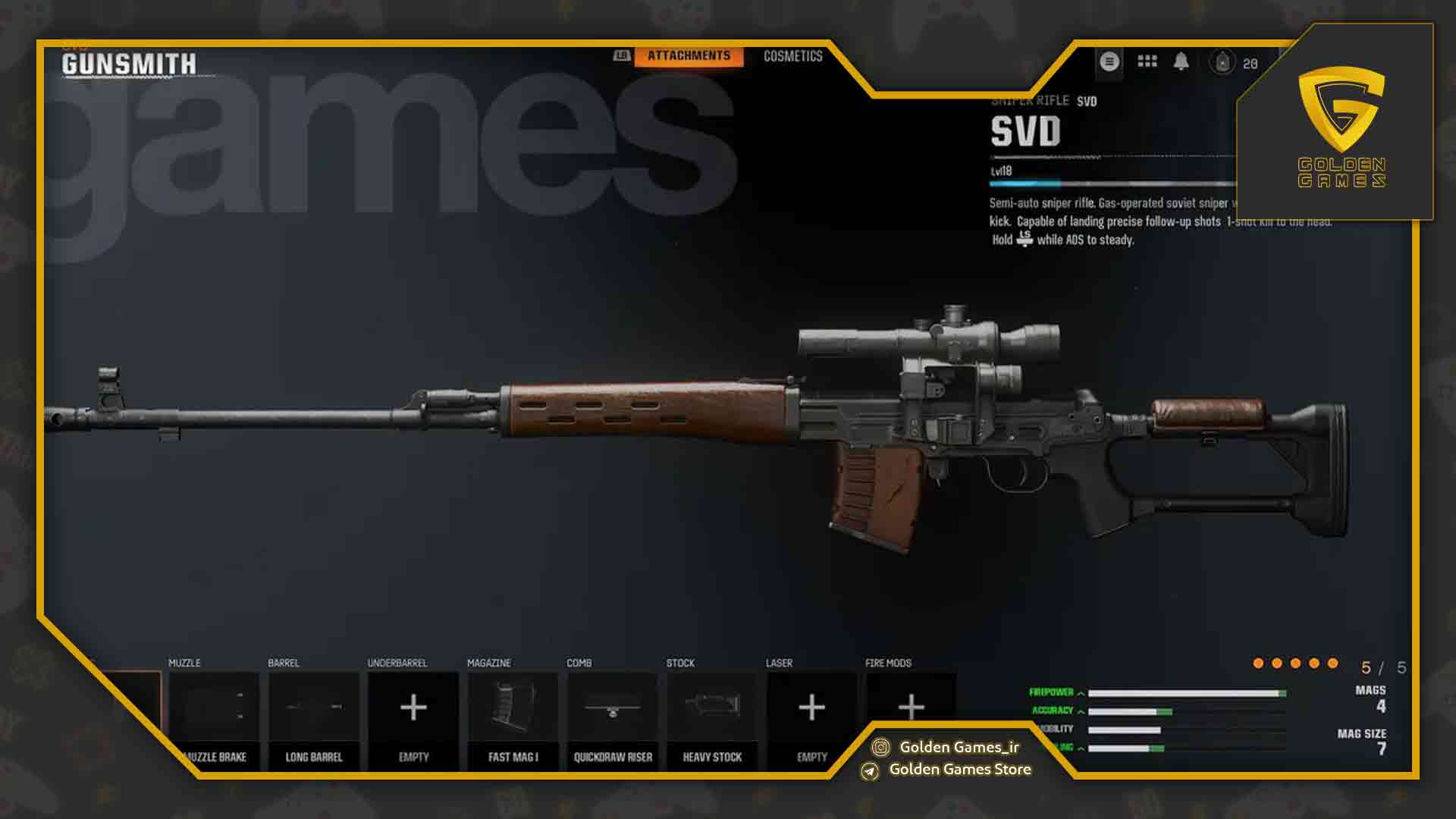Select the Quickdraw Riser comb icon

pyautogui.click(x=613, y=705)
